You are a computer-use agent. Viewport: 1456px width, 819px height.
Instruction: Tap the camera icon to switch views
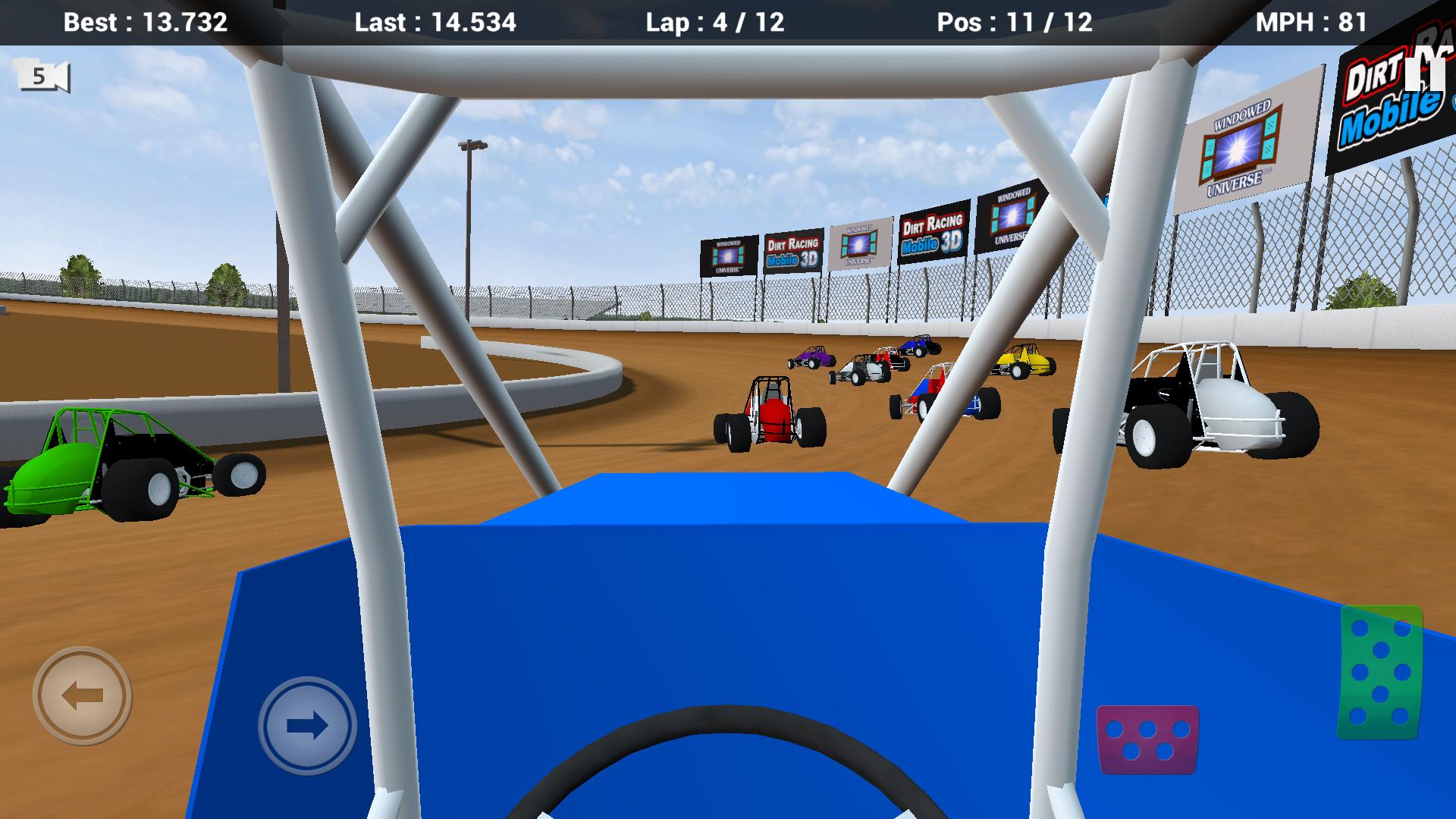click(x=42, y=76)
